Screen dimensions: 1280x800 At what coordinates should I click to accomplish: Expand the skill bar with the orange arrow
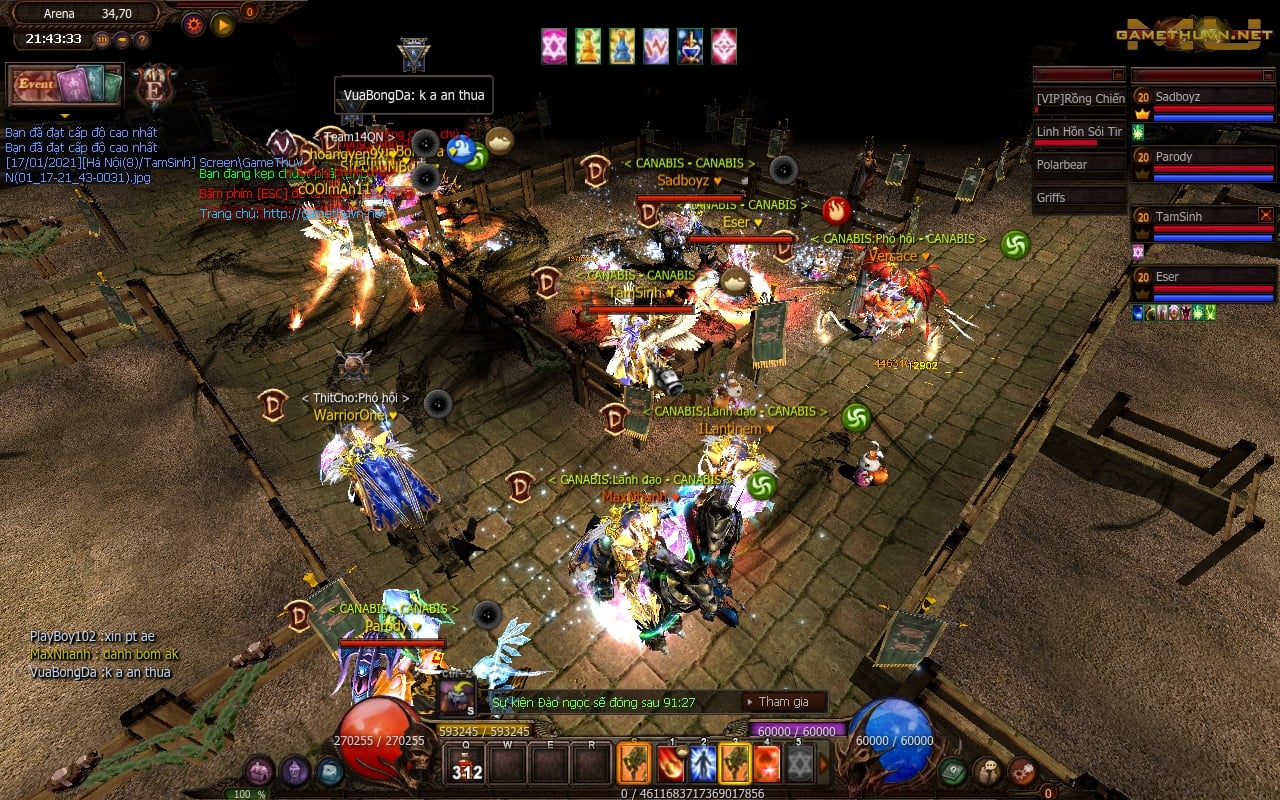[824, 764]
